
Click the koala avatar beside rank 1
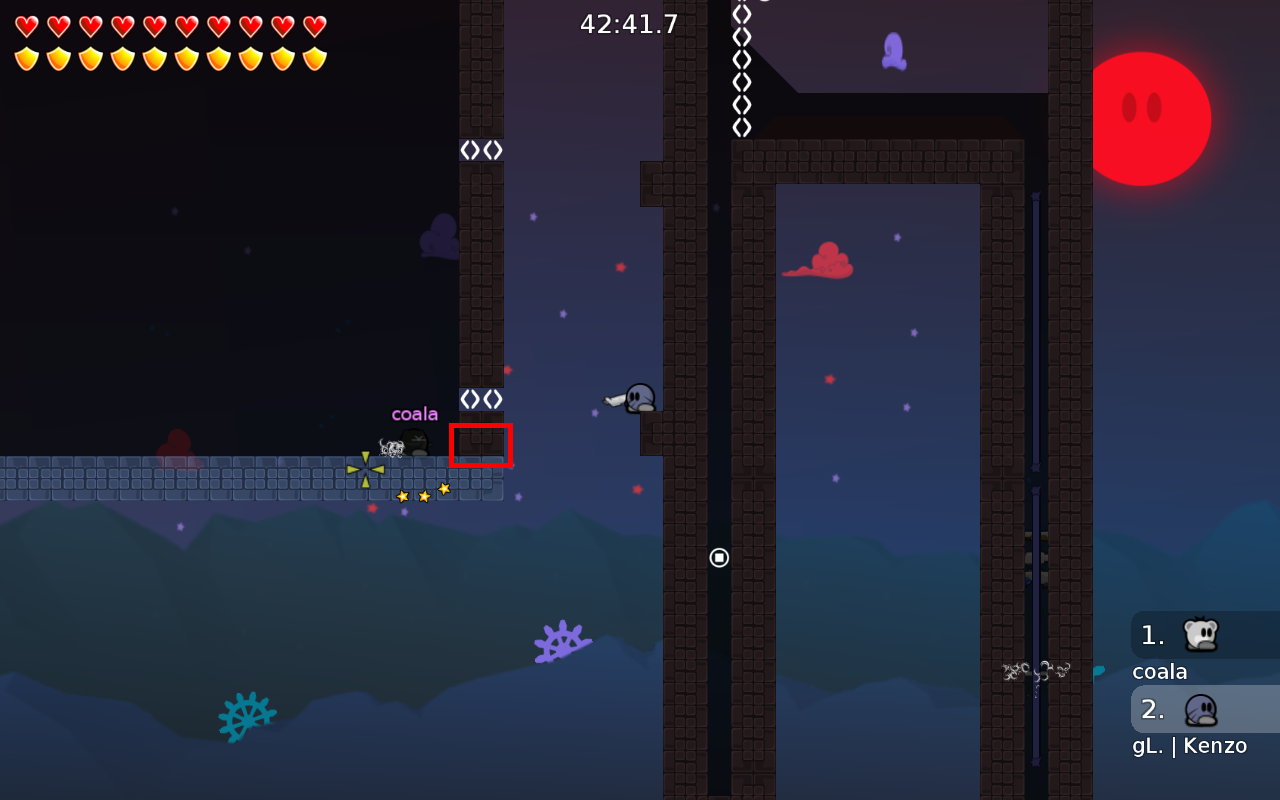pos(1203,634)
